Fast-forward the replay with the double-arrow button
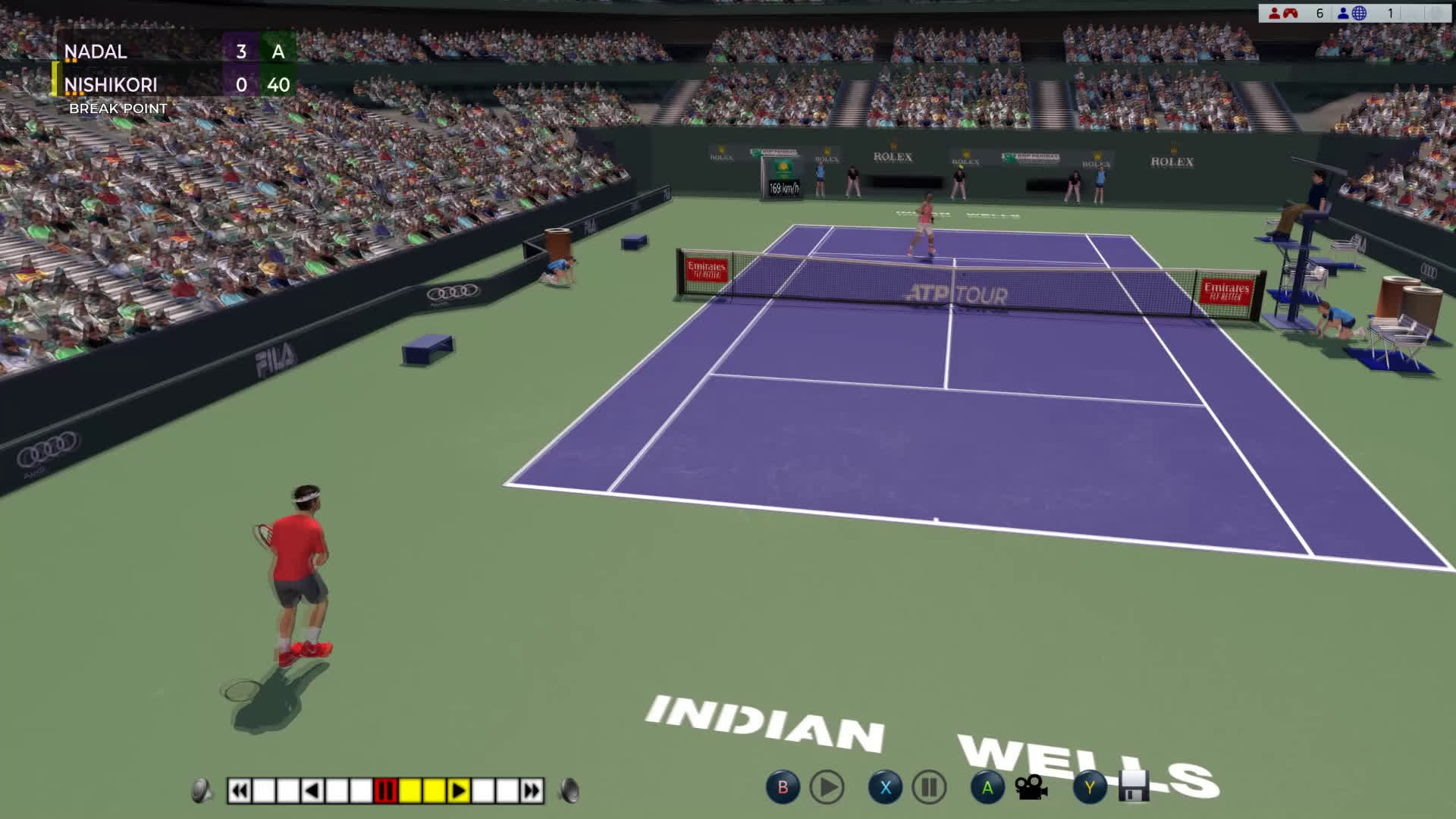 point(532,791)
